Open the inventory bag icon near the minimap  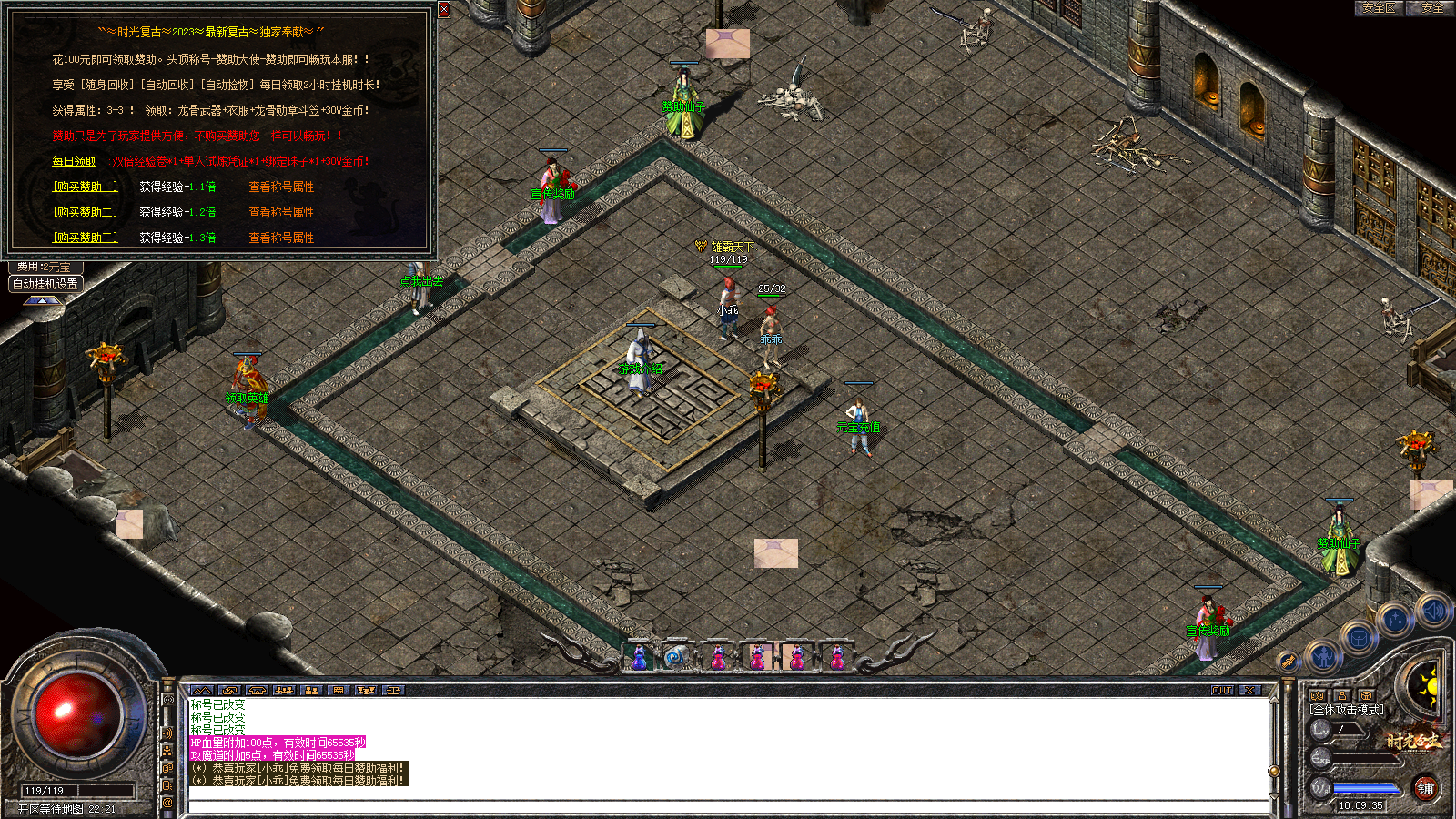pyautogui.click(x=1358, y=638)
